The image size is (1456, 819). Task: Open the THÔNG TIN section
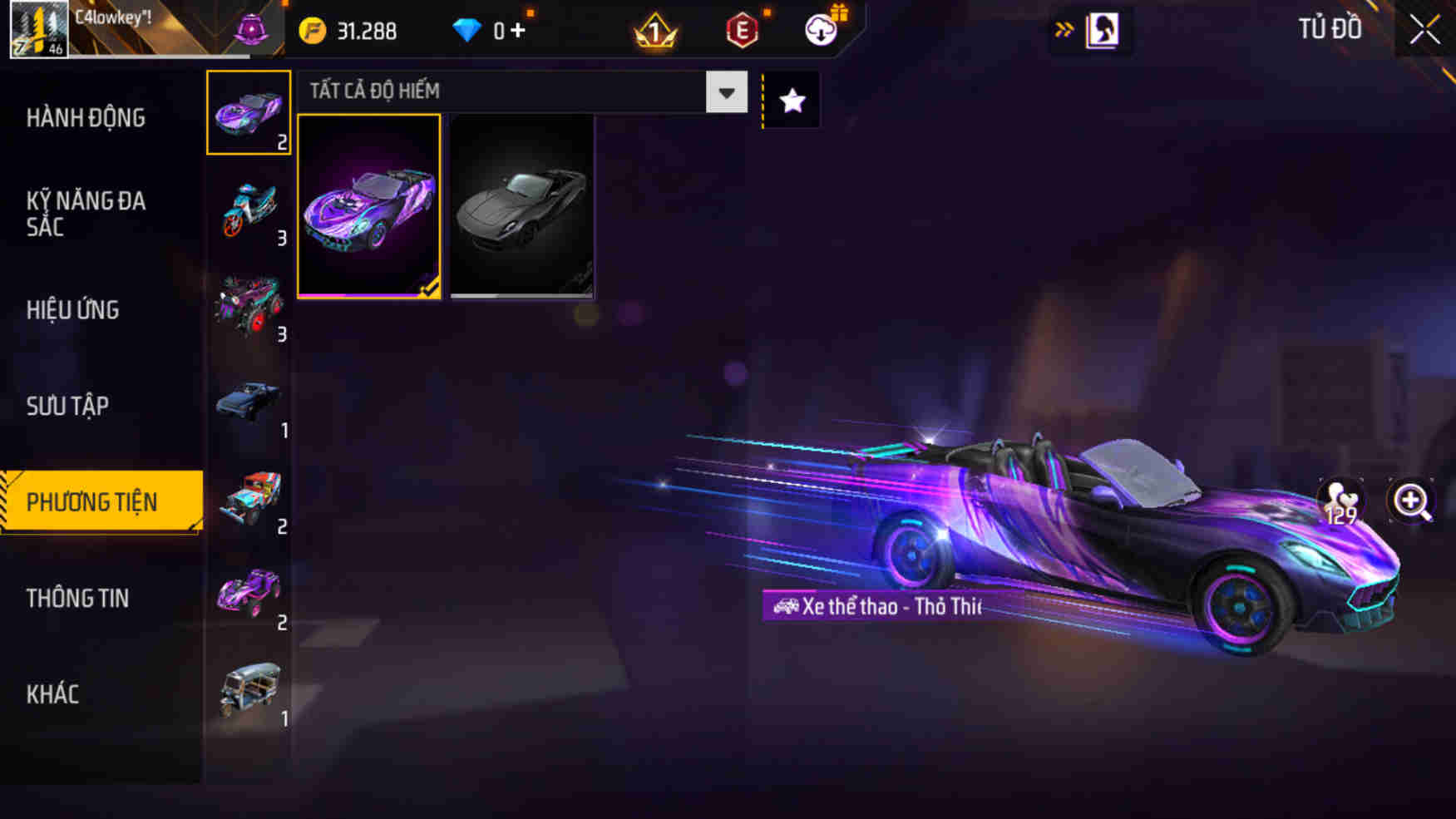79,598
